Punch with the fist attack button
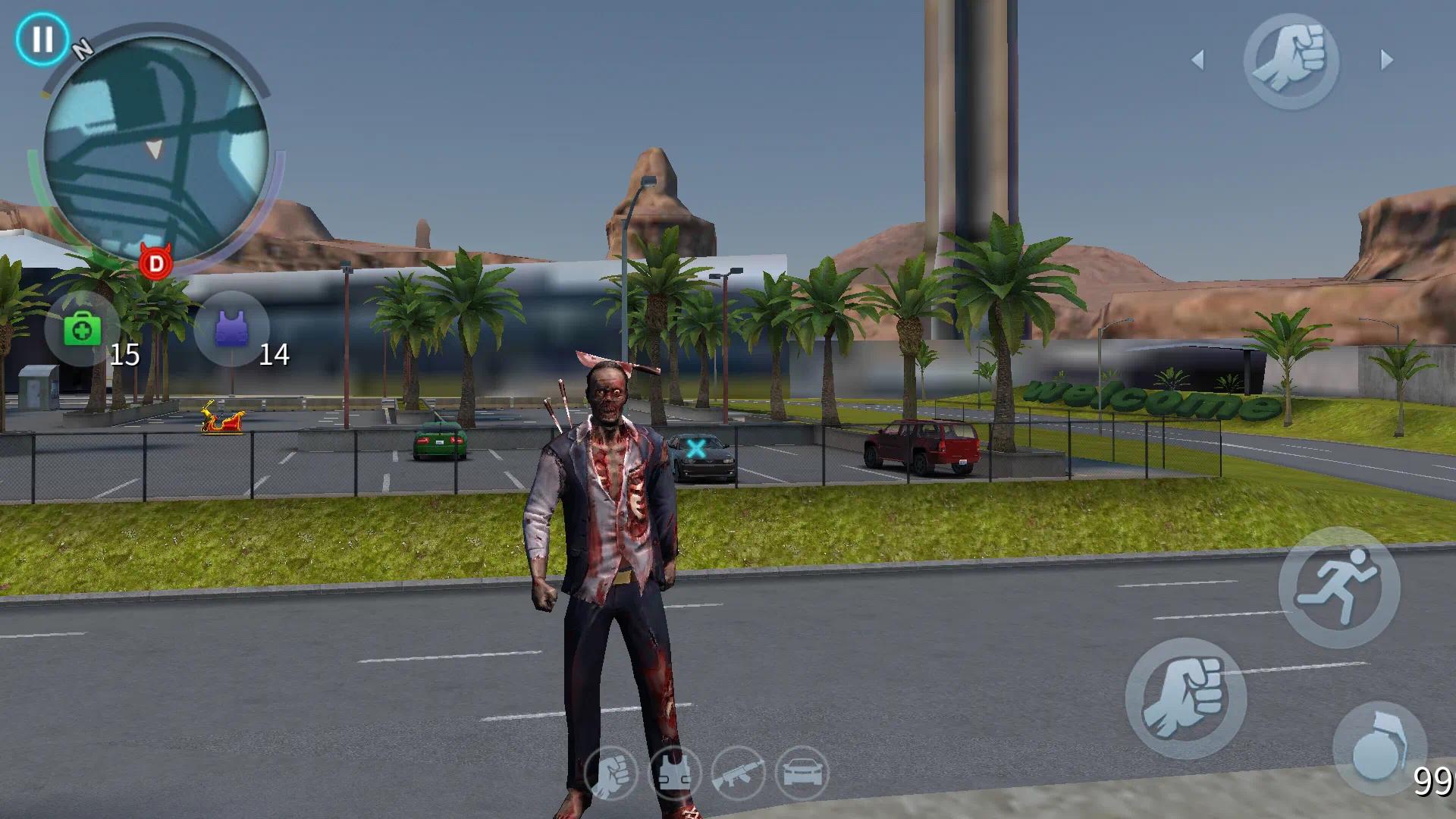Viewport: 1456px width, 819px height. click(x=1185, y=698)
